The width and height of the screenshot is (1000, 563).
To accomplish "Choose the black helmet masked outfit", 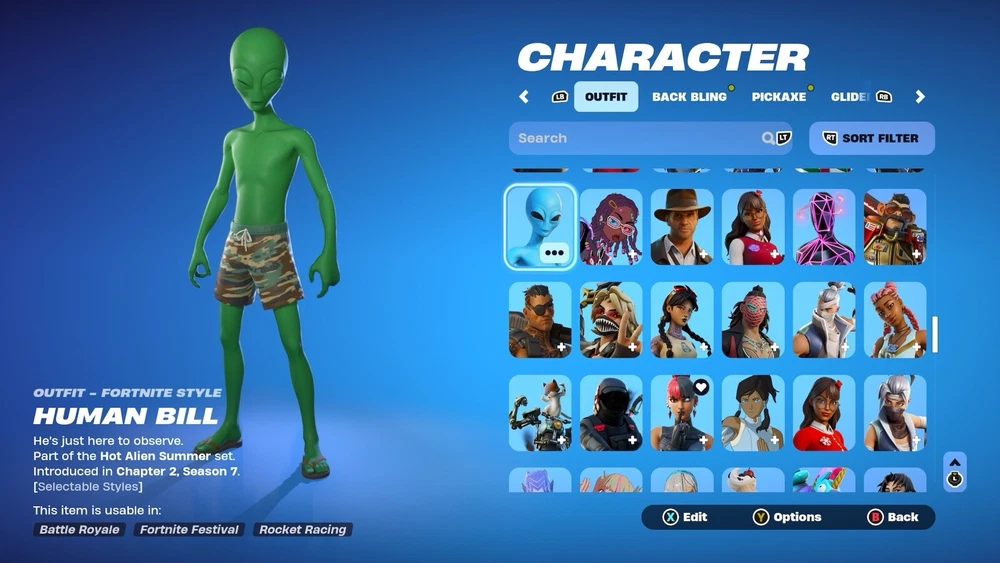I will [x=611, y=412].
